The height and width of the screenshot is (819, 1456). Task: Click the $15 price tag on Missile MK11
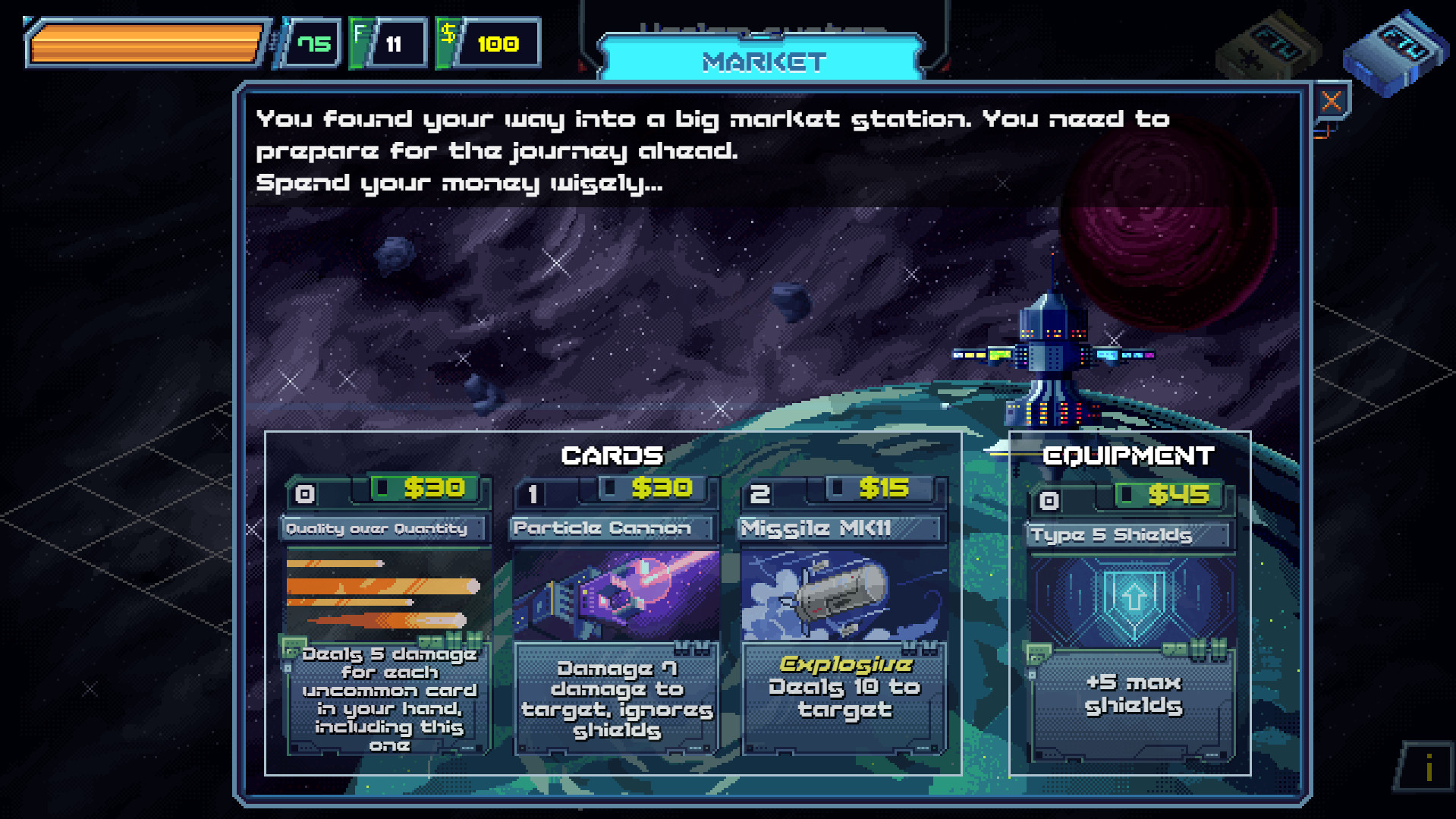coord(882,490)
